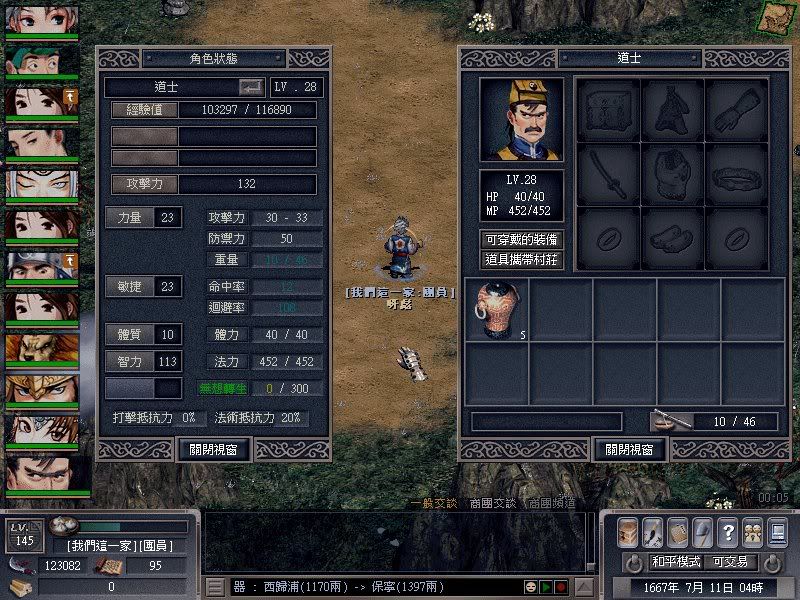The width and height of the screenshot is (800, 600).
Task: Raise the 體質 constitution stat
Action: [x=131, y=334]
